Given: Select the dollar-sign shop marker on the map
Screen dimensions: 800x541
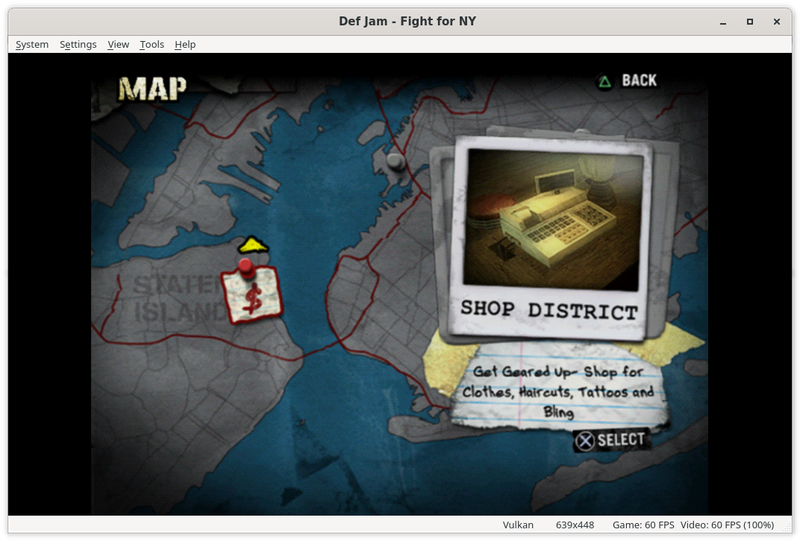Looking at the screenshot, I should click(x=250, y=293).
